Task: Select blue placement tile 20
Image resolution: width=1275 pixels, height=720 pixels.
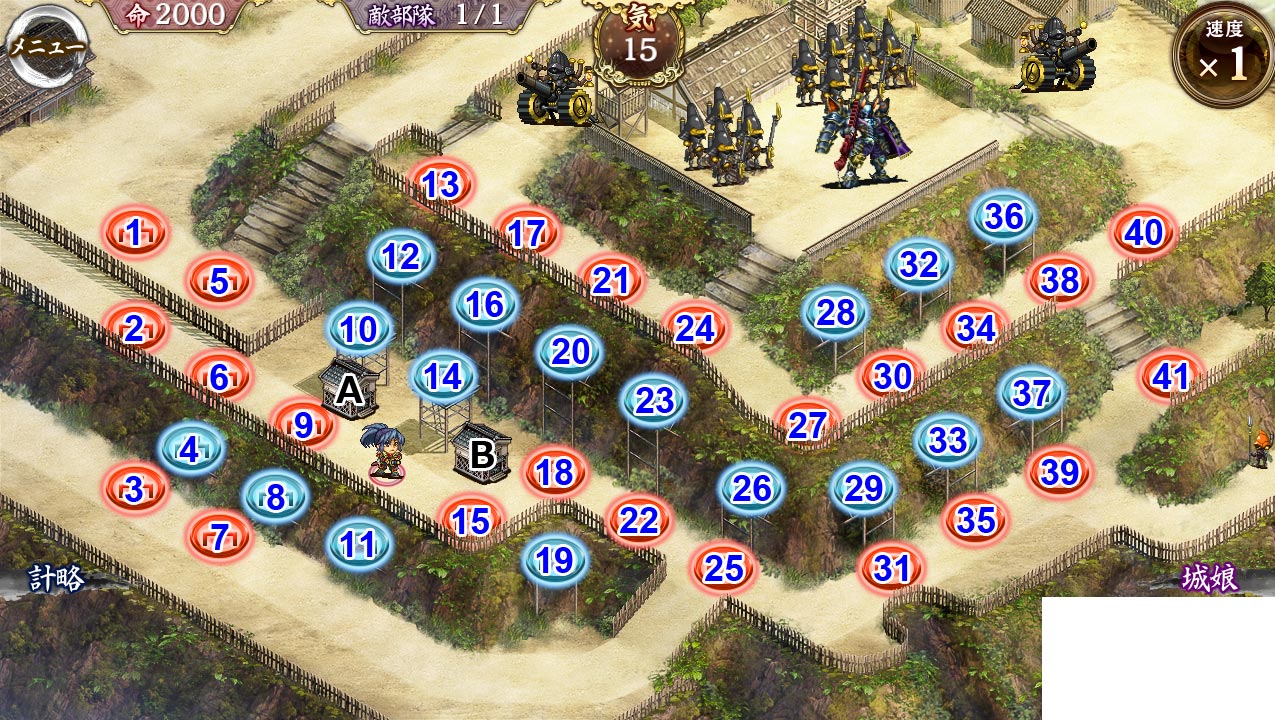Action: tap(570, 351)
